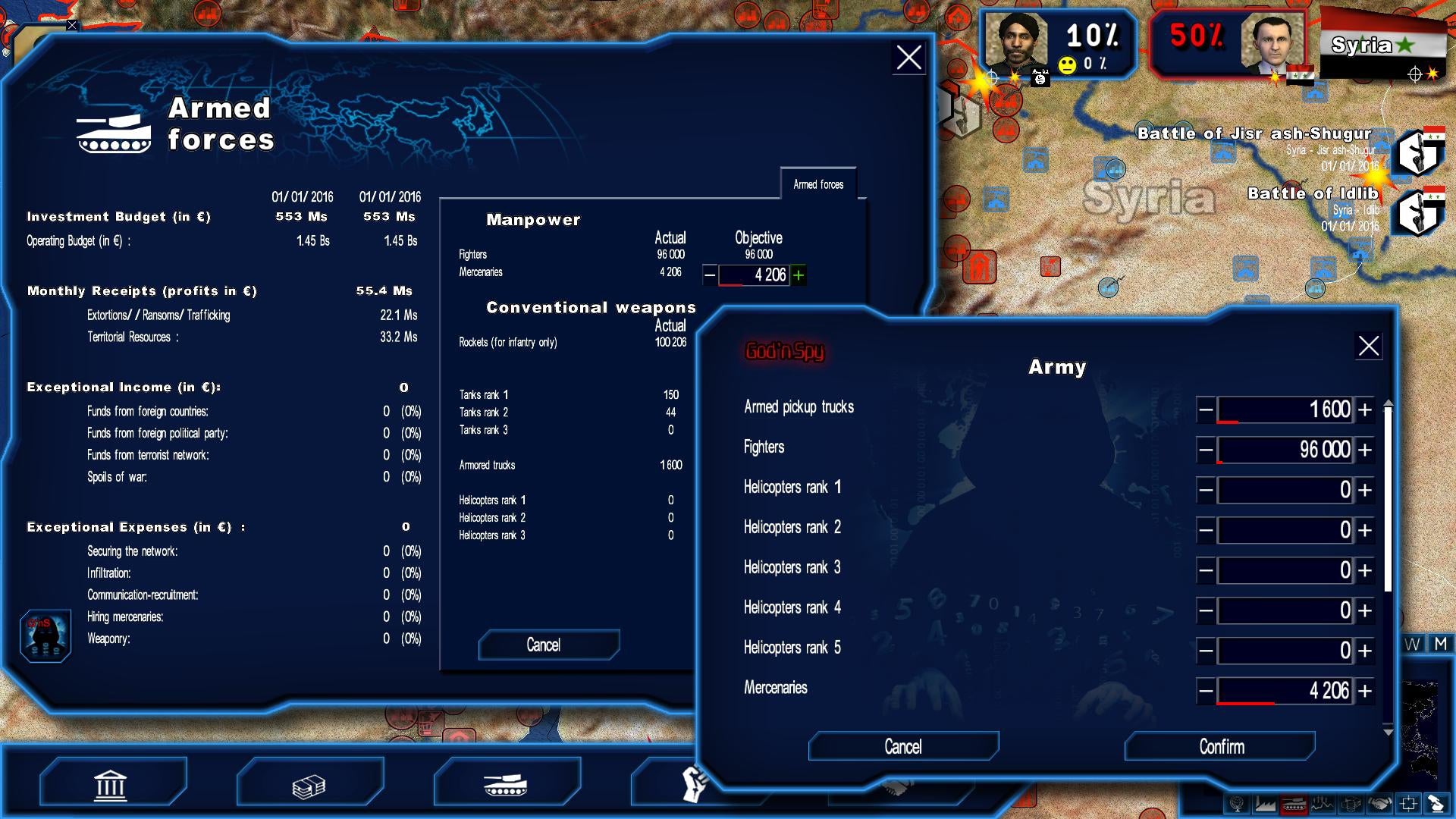Image resolution: width=1456 pixels, height=819 pixels.
Task: Click the statistics graph icon in bottom-right tray
Action: [x=1323, y=804]
